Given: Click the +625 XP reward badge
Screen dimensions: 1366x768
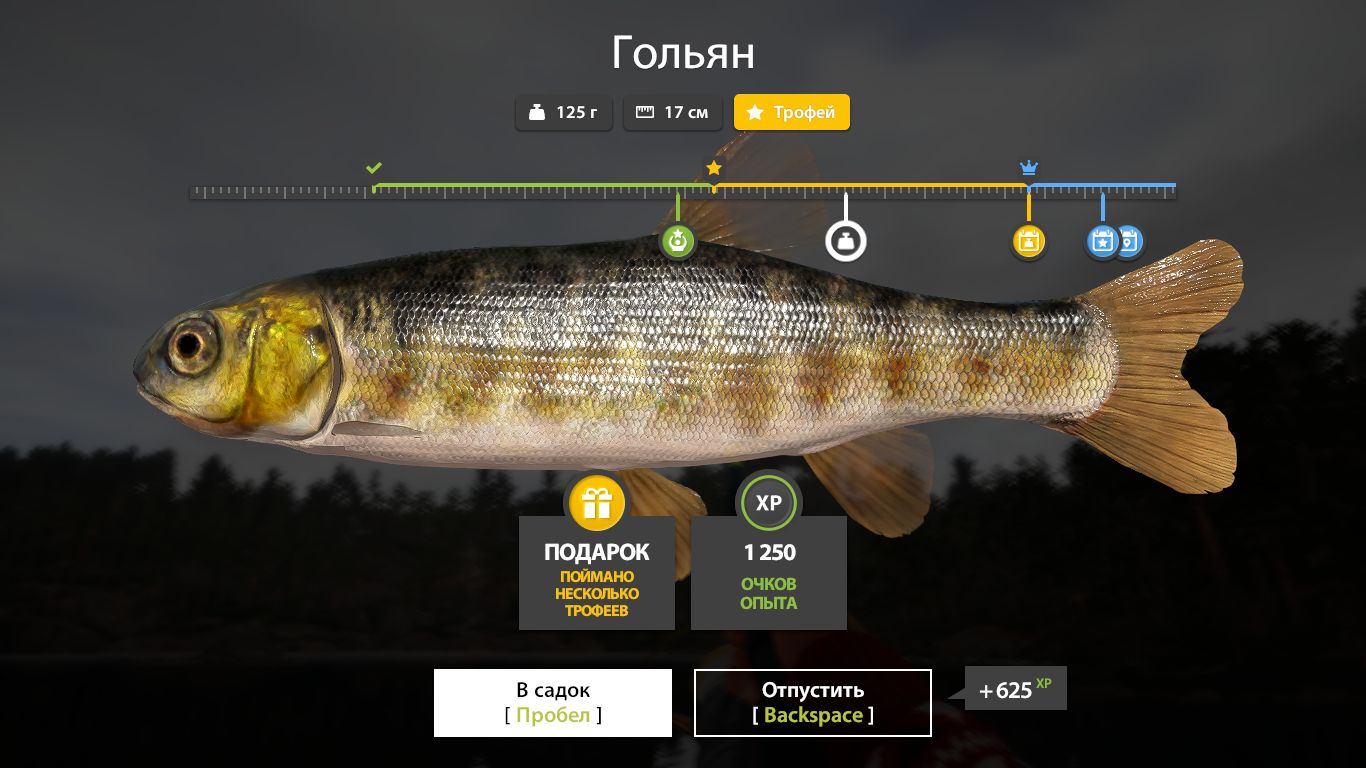Looking at the screenshot, I should tap(1015, 688).
